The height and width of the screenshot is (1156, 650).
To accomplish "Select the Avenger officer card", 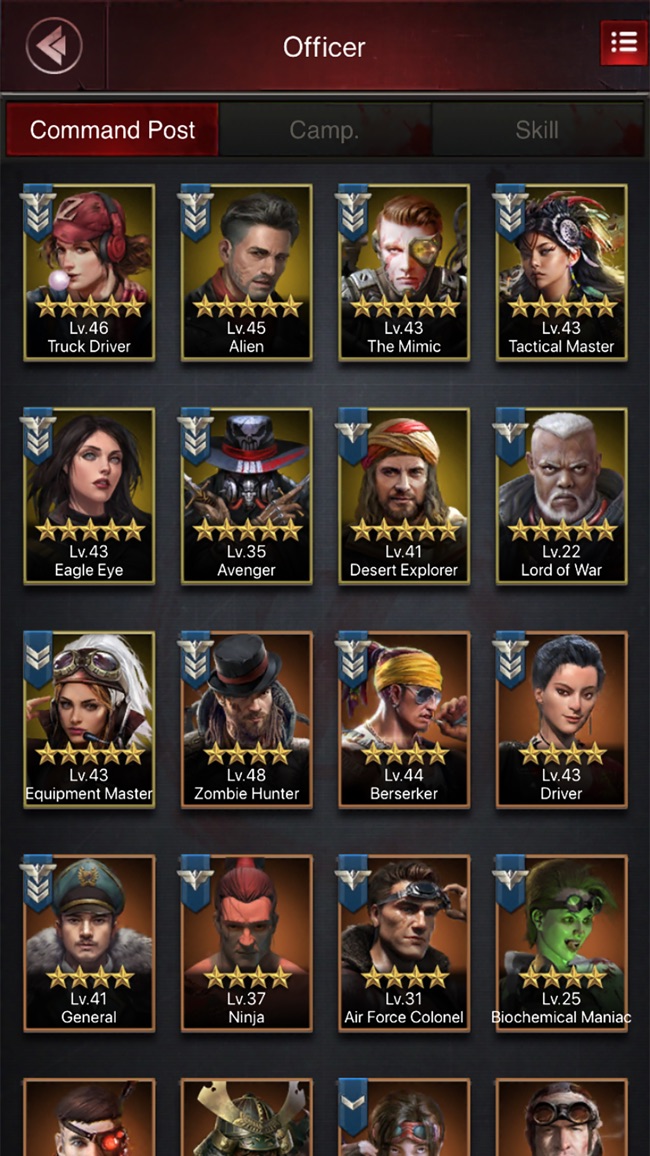I will pyautogui.click(x=246, y=496).
